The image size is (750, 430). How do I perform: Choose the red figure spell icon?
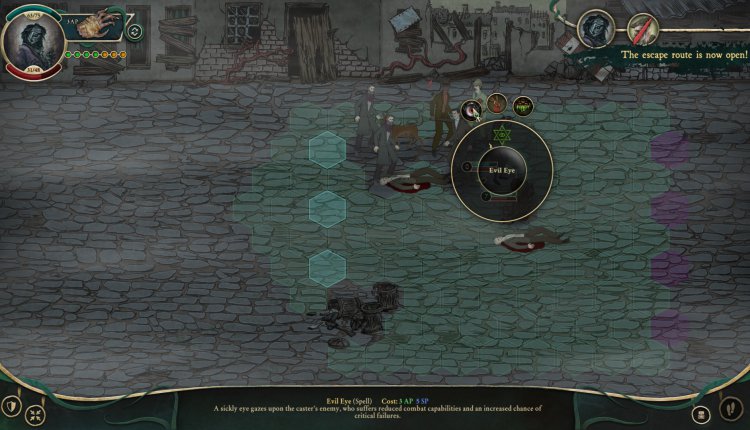[x=496, y=102]
